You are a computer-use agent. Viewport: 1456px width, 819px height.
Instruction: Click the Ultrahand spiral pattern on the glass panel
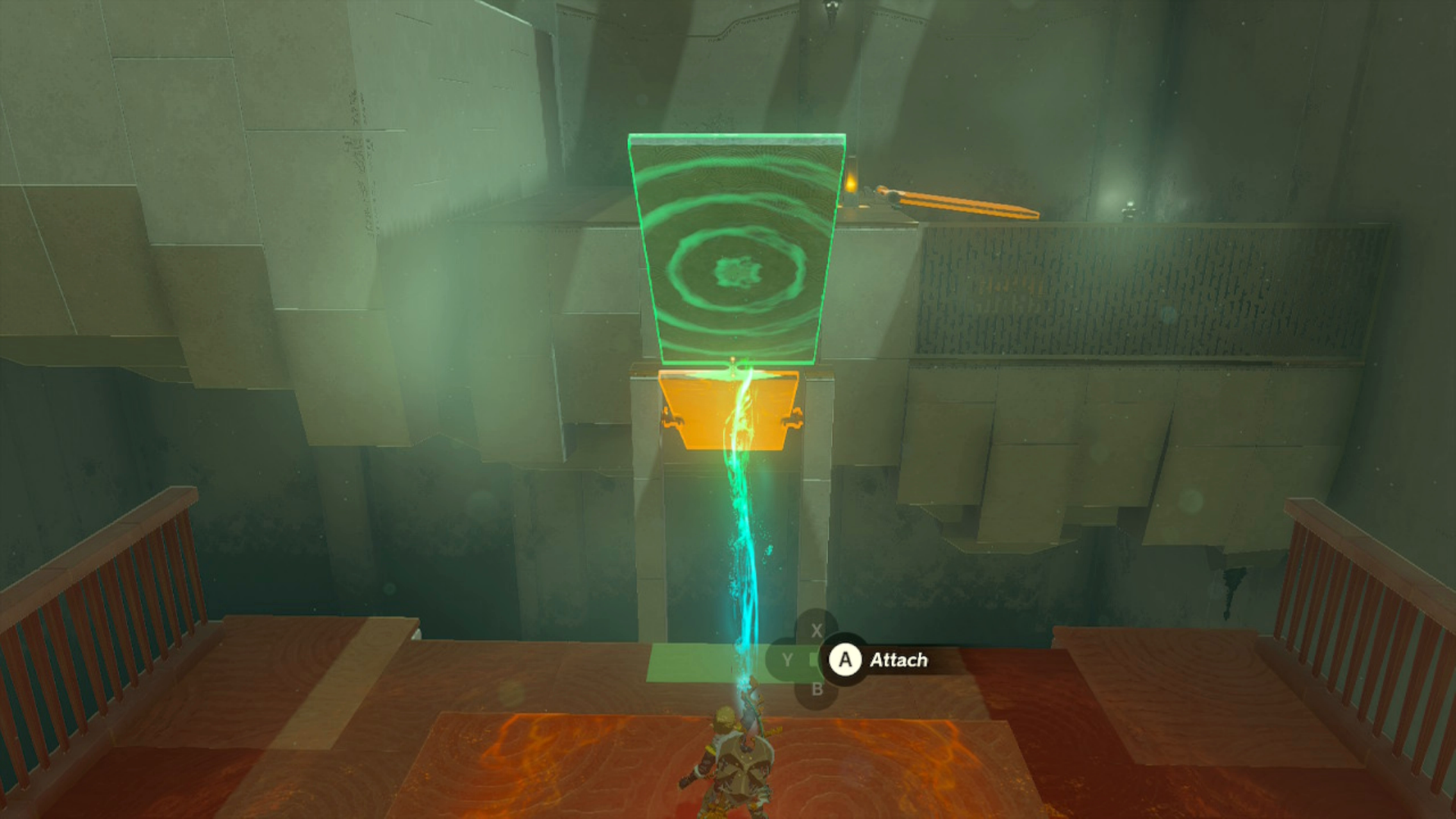click(739, 269)
